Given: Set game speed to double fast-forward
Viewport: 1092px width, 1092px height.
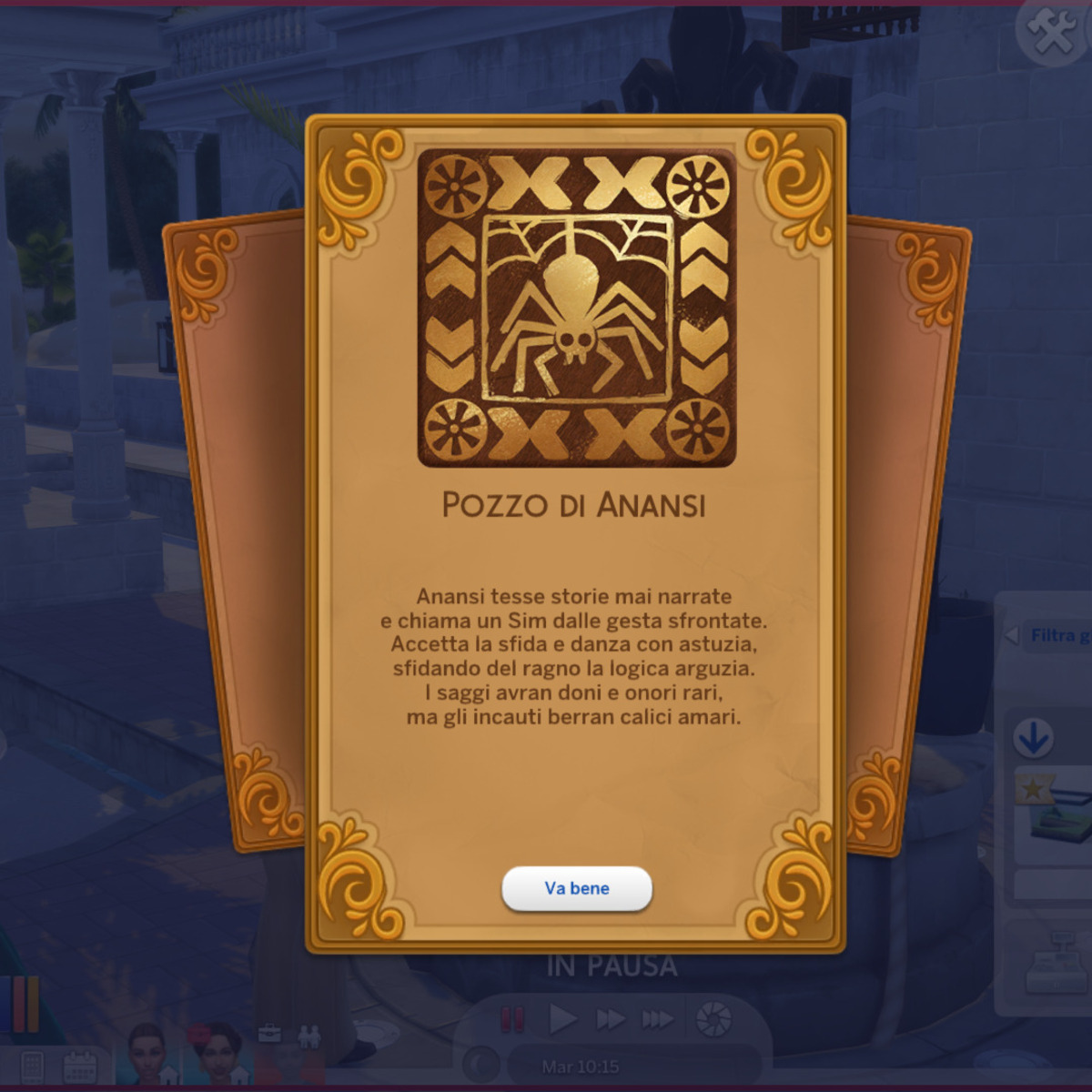Looking at the screenshot, I should (611, 1018).
